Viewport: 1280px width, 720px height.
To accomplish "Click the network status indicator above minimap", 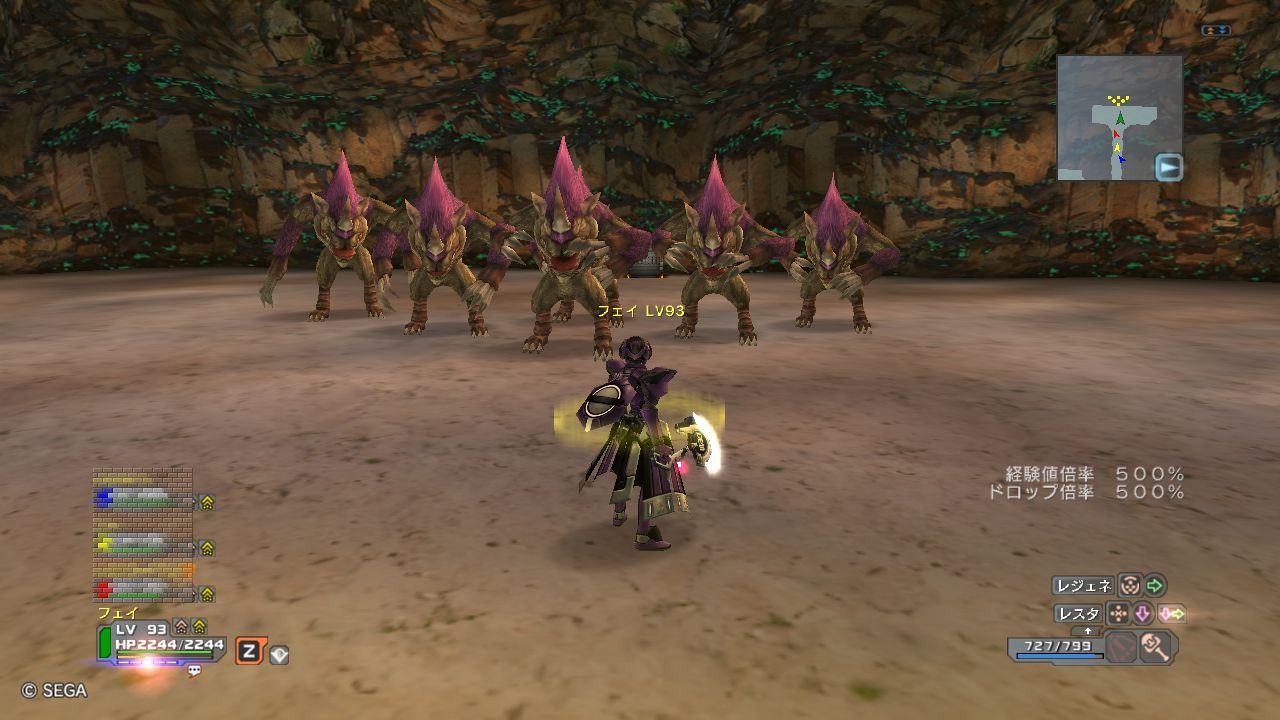I will pyautogui.click(x=1216, y=30).
